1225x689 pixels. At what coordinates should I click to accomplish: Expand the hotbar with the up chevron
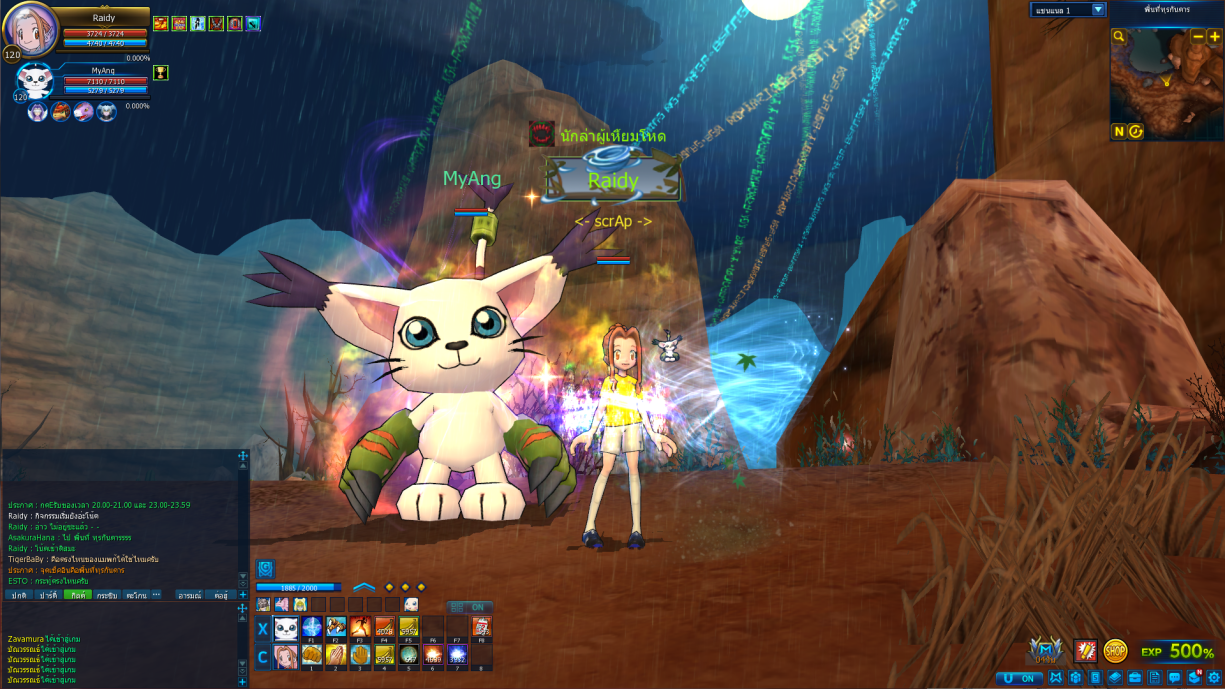(364, 587)
